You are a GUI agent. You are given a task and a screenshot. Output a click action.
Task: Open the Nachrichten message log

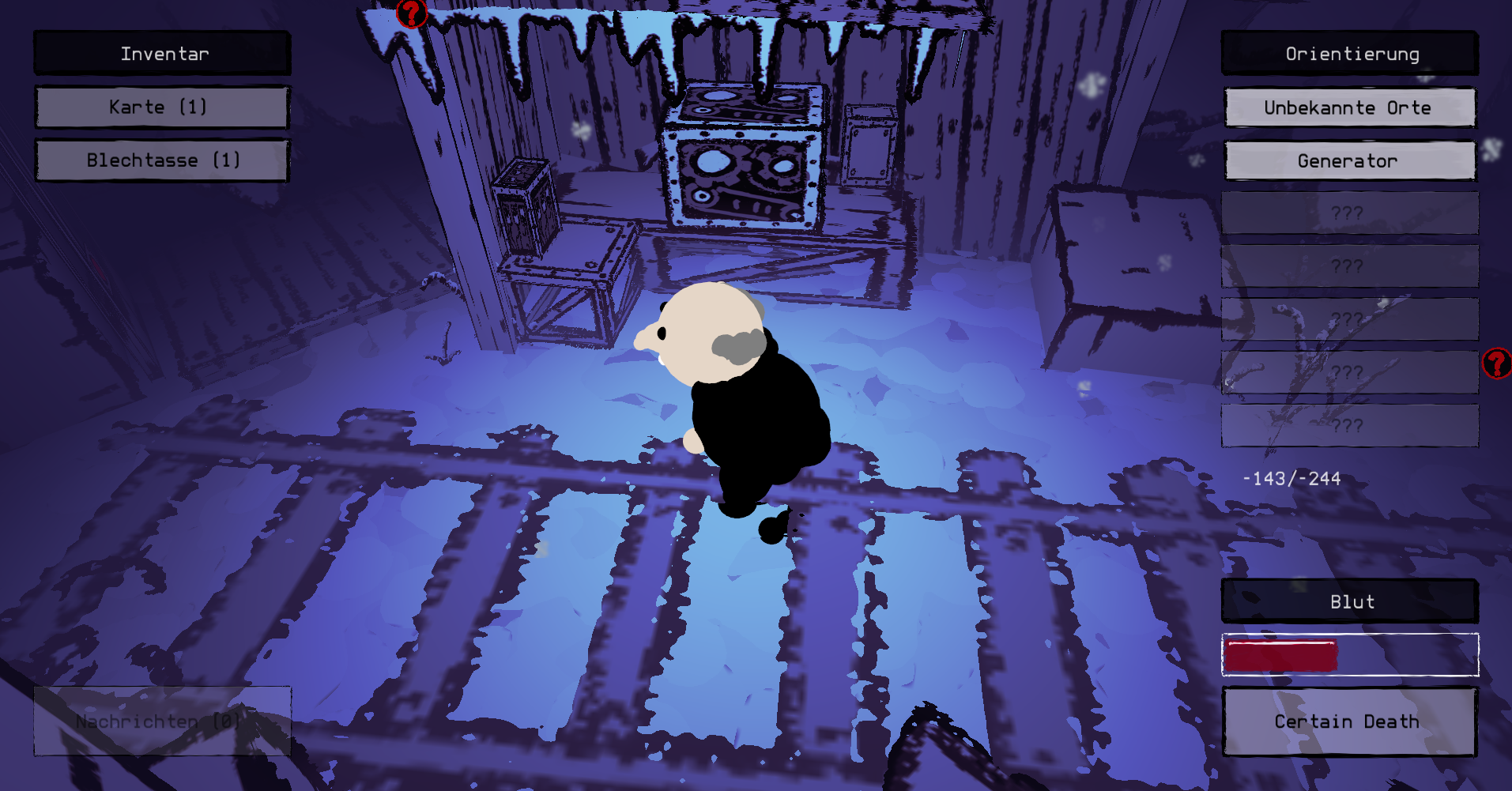[162, 721]
